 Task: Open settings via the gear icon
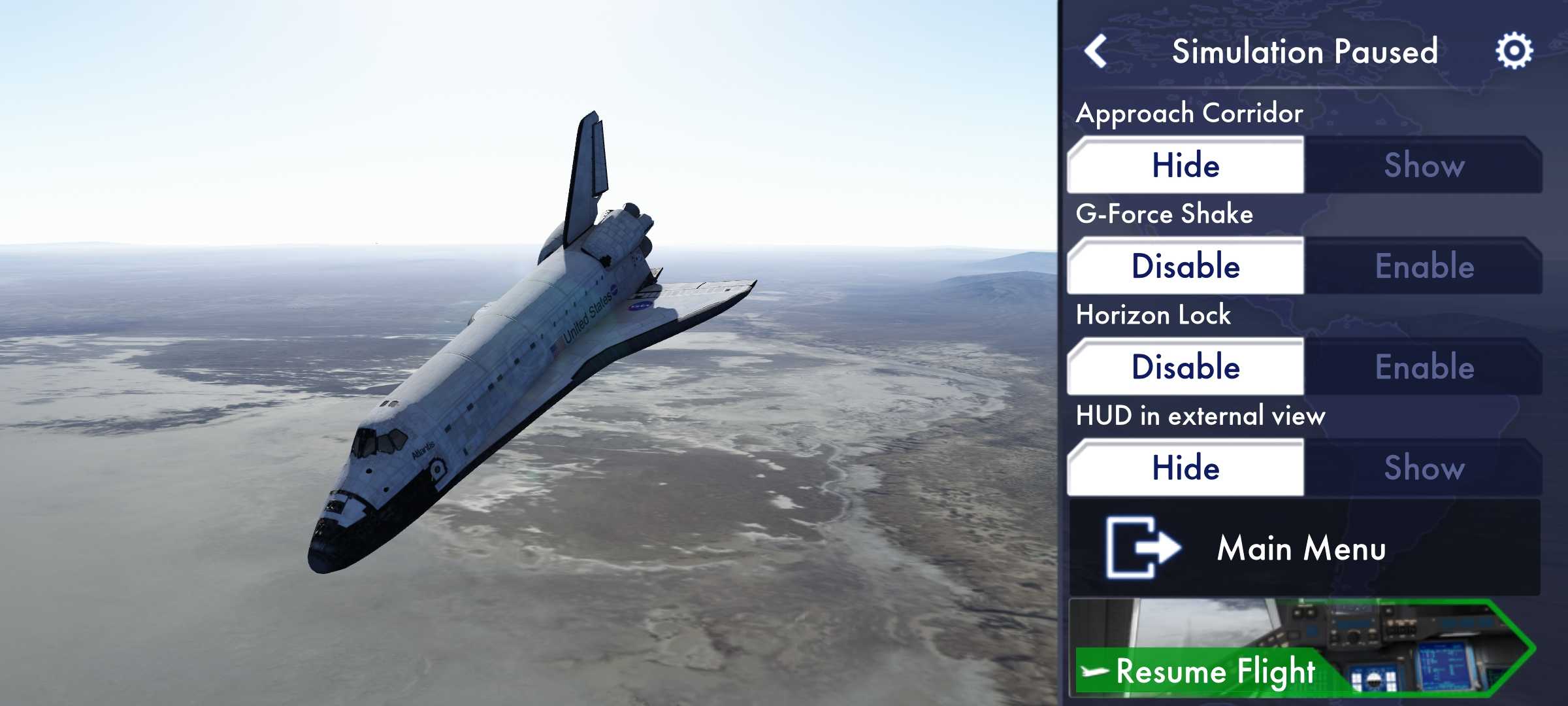[1514, 51]
